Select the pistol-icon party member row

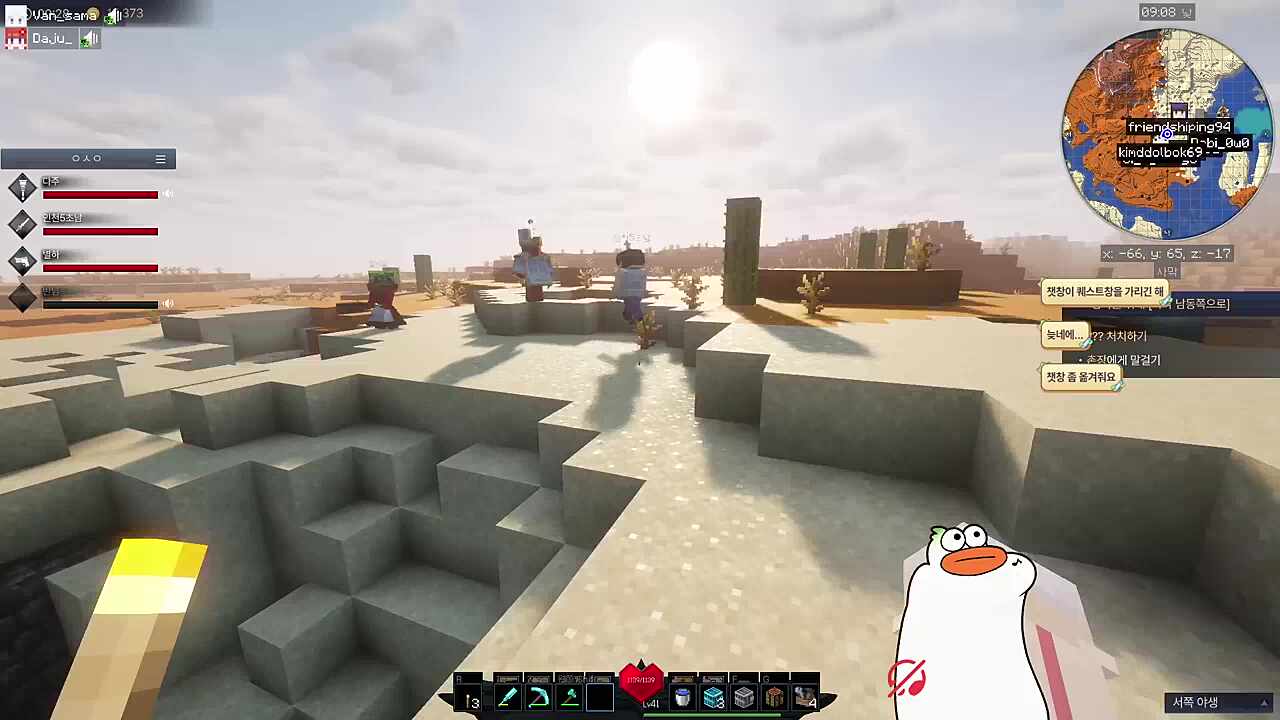(88, 261)
